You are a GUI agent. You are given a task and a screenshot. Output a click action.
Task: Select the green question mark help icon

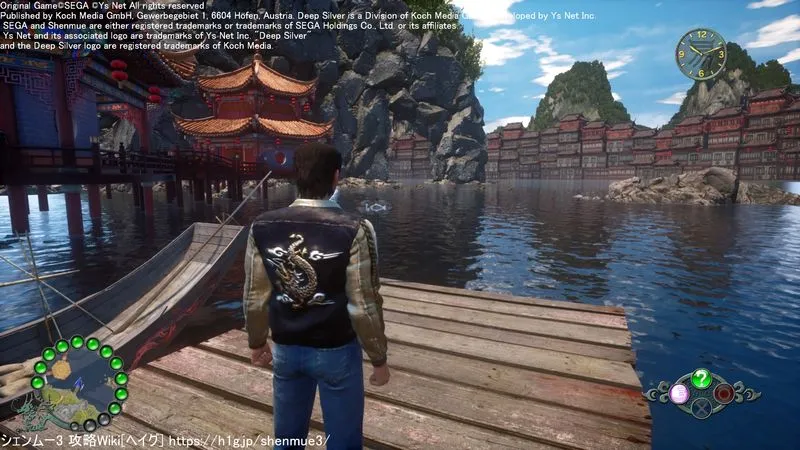coord(701,378)
